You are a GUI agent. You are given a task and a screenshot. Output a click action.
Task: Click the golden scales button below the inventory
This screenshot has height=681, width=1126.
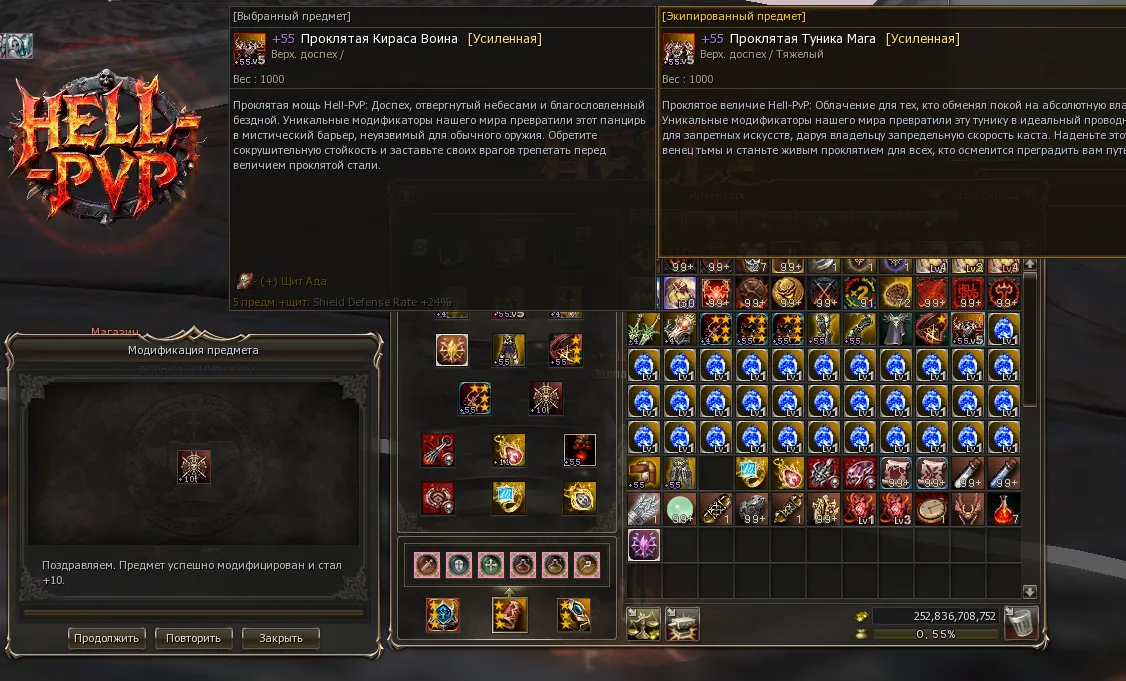pyautogui.click(x=643, y=623)
